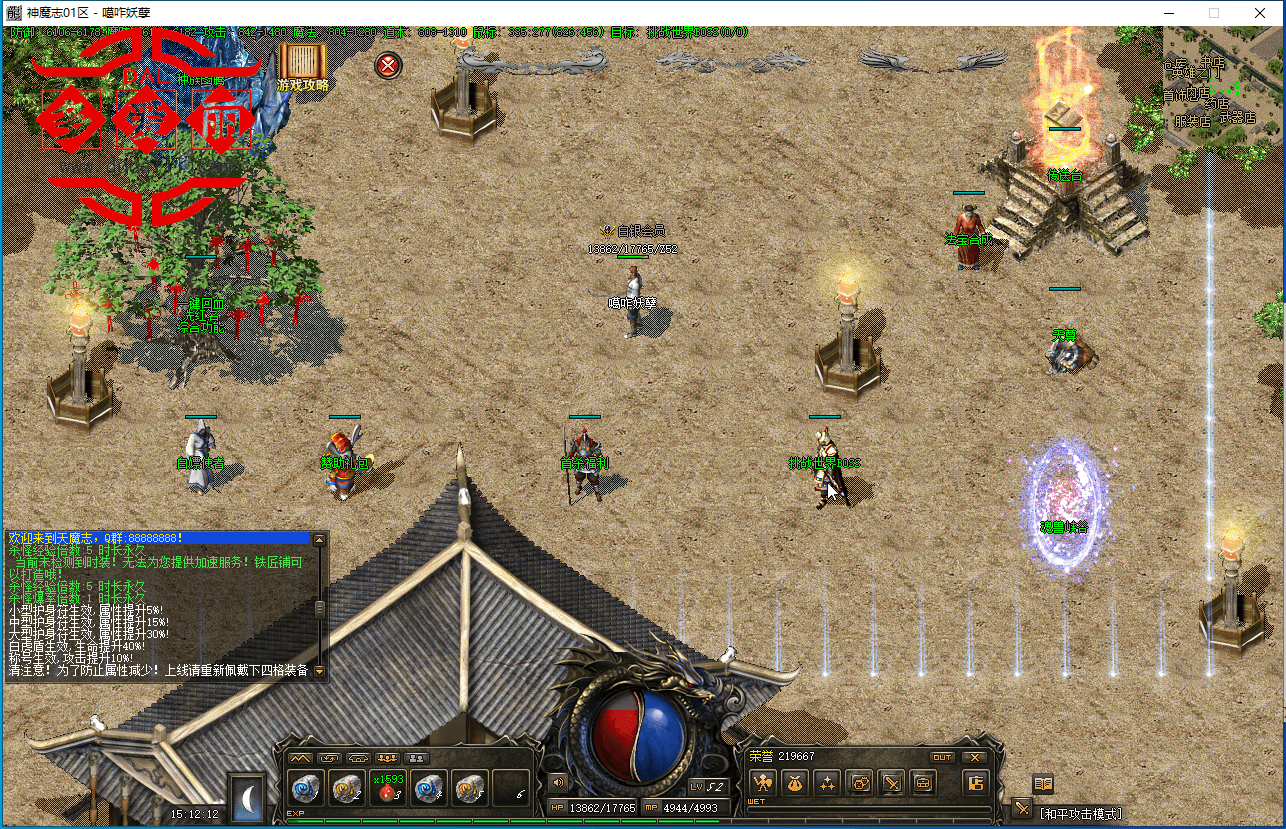Open the character equipment figure icon
The height and width of the screenshot is (829, 1286).
[763, 782]
